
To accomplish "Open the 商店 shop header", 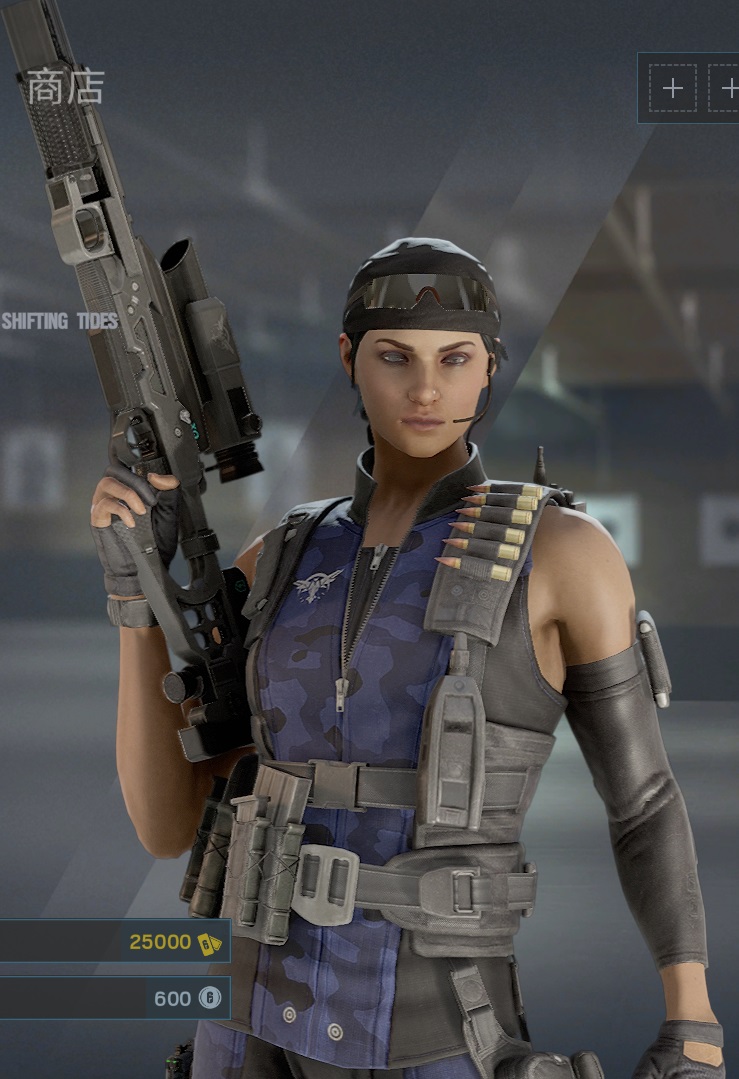I will point(65,87).
